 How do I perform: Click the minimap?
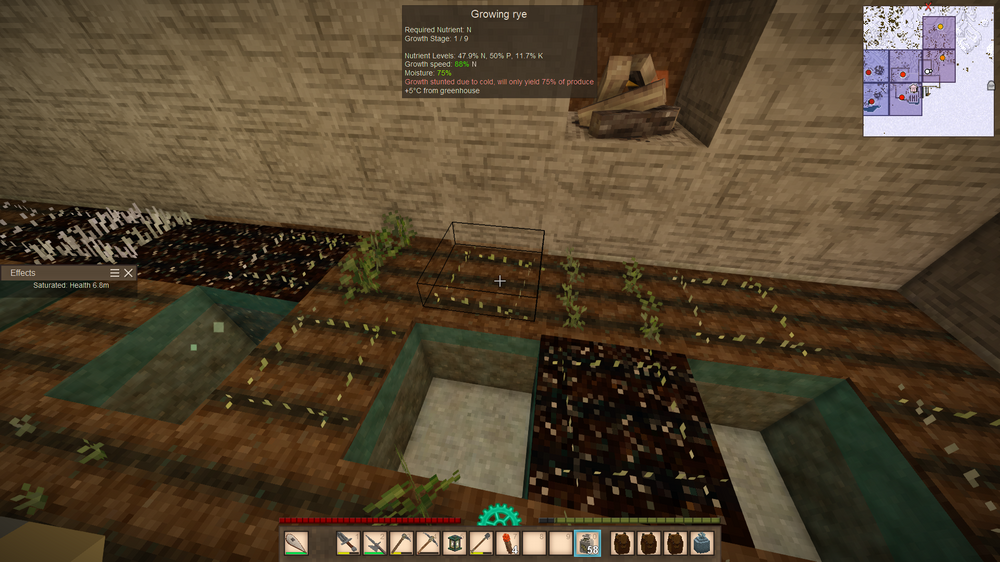click(x=928, y=70)
